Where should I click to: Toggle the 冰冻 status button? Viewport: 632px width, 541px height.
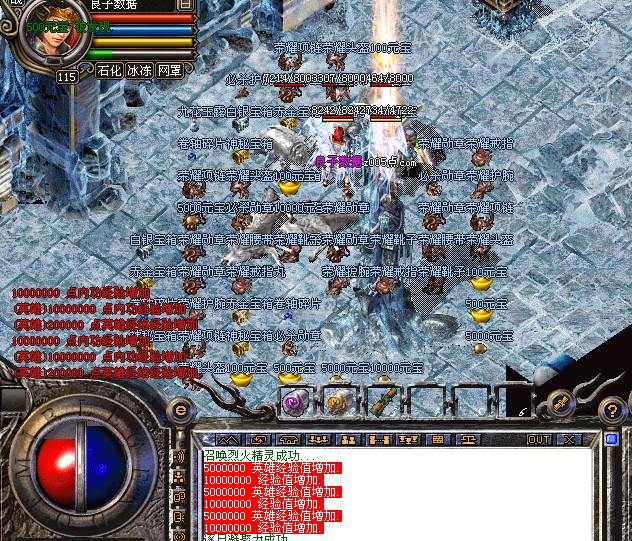pos(139,71)
